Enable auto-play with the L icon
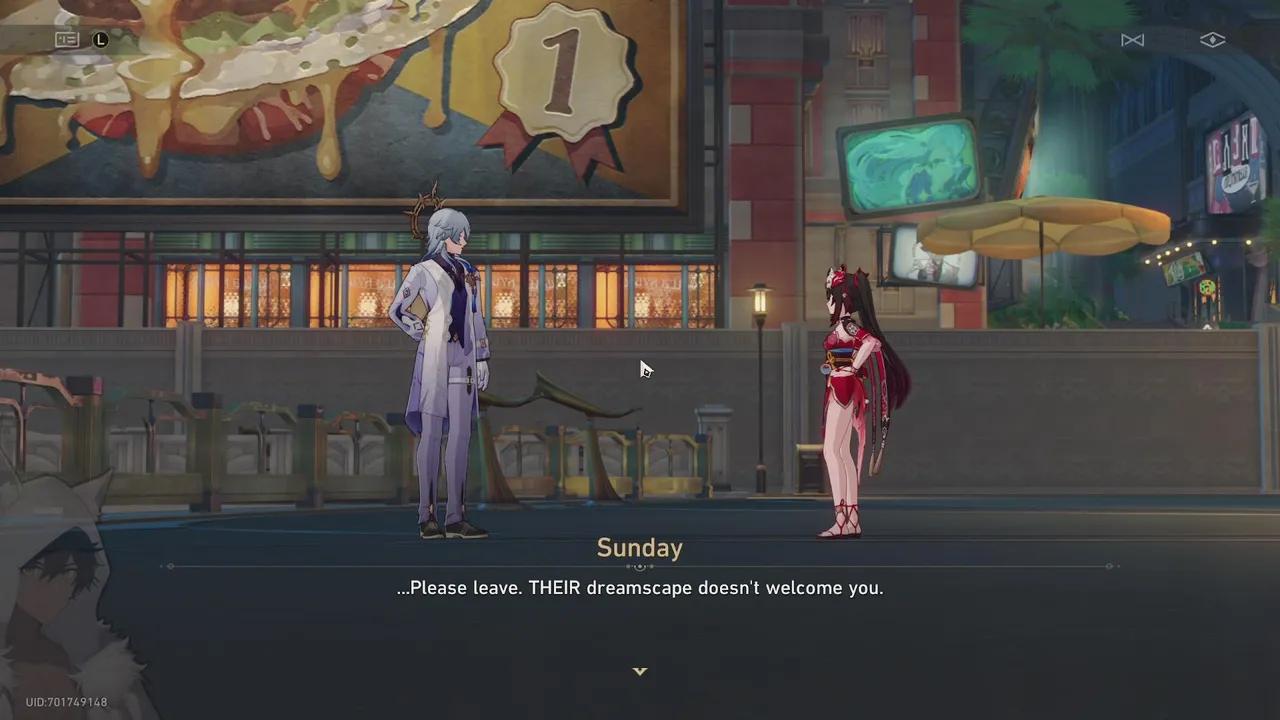 click(100, 40)
